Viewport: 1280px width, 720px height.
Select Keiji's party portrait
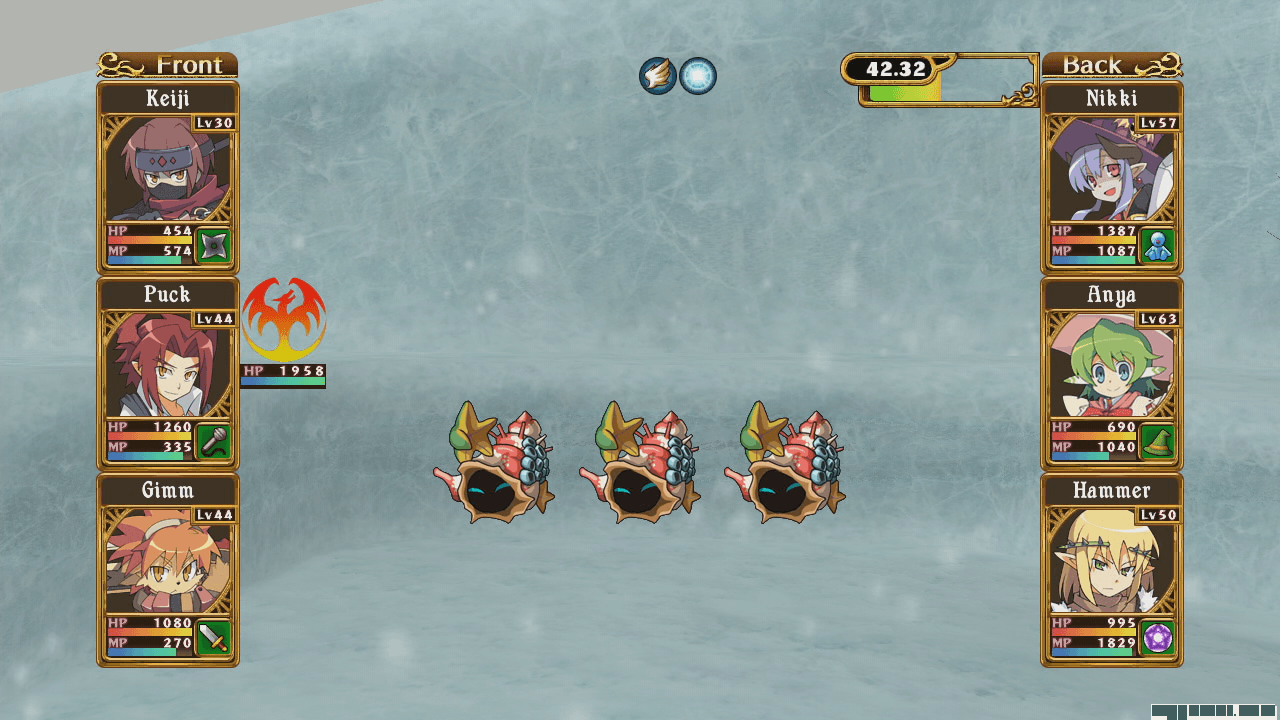pos(167,168)
